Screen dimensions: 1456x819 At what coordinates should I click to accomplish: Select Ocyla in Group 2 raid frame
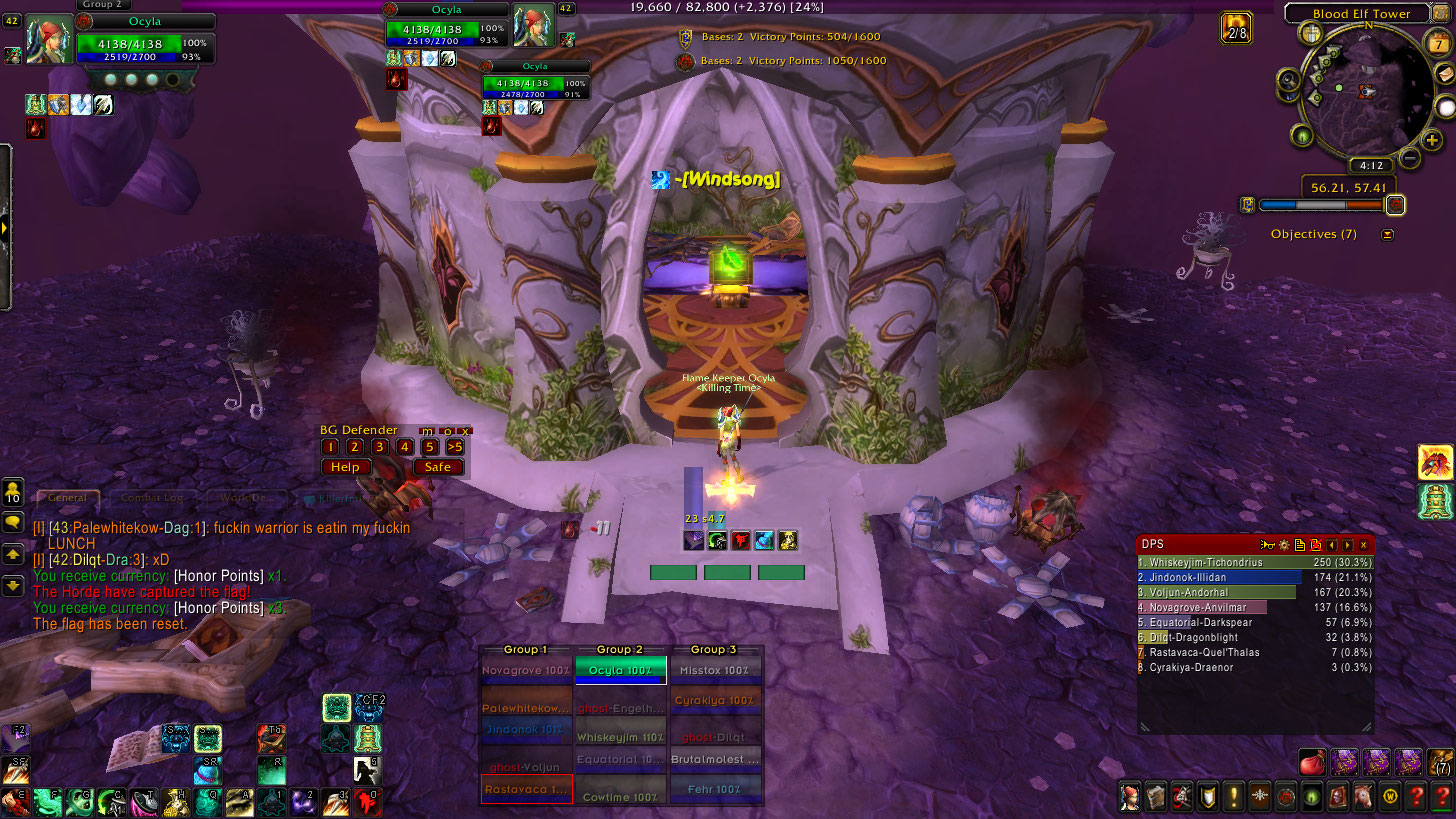pyautogui.click(x=620, y=670)
